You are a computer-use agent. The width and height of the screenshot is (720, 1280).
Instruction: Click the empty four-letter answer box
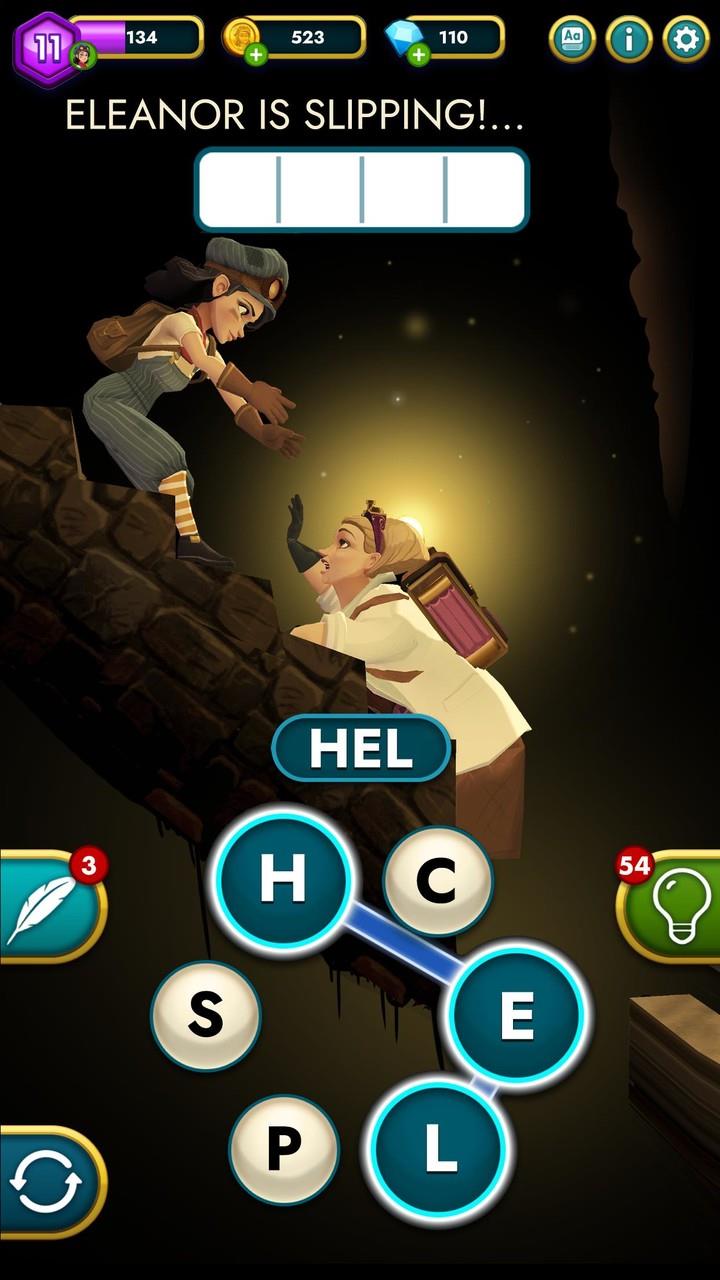(x=361, y=188)
